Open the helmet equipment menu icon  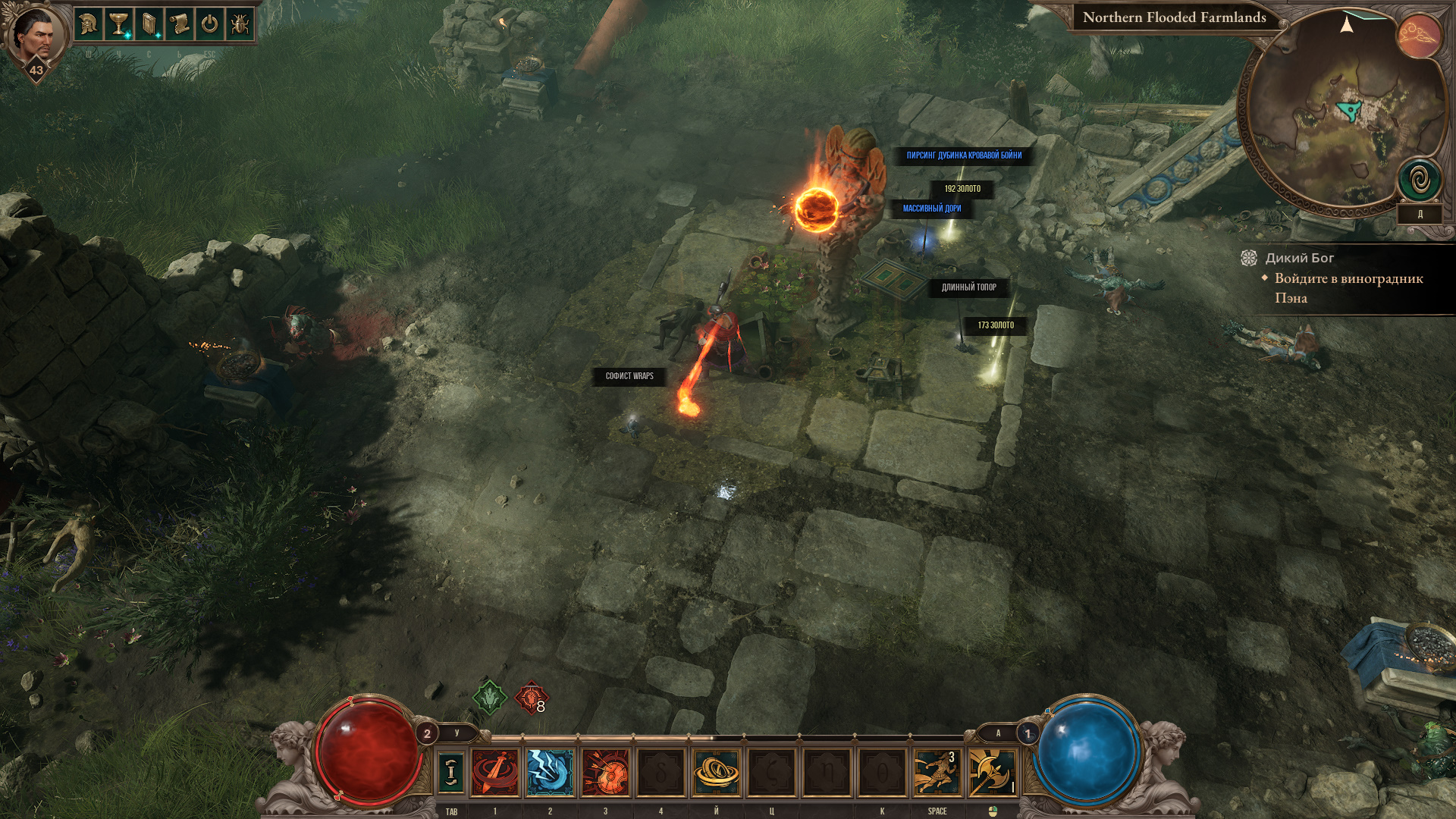pos(89,24)
